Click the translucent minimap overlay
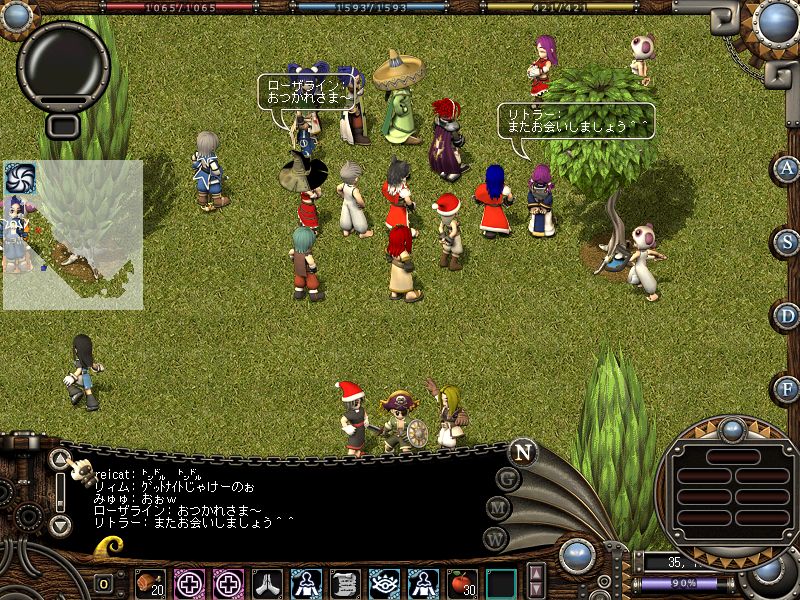Image resolution: width=800 pixels, height=600 pixels. tap(73, 235)
